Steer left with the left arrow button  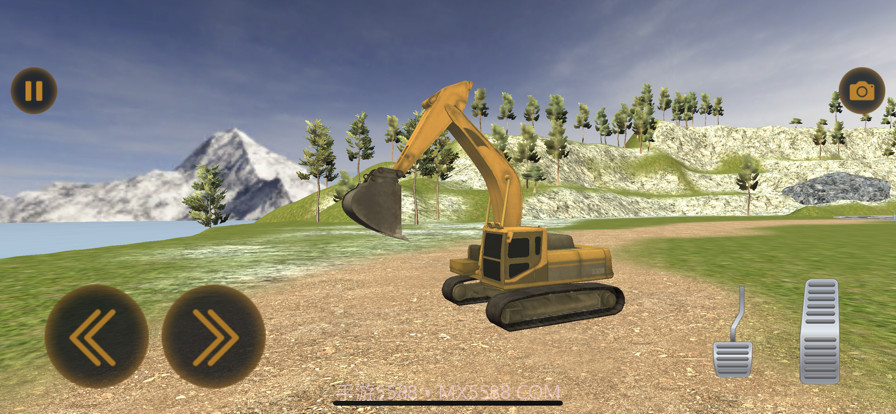tap(96, 336)
